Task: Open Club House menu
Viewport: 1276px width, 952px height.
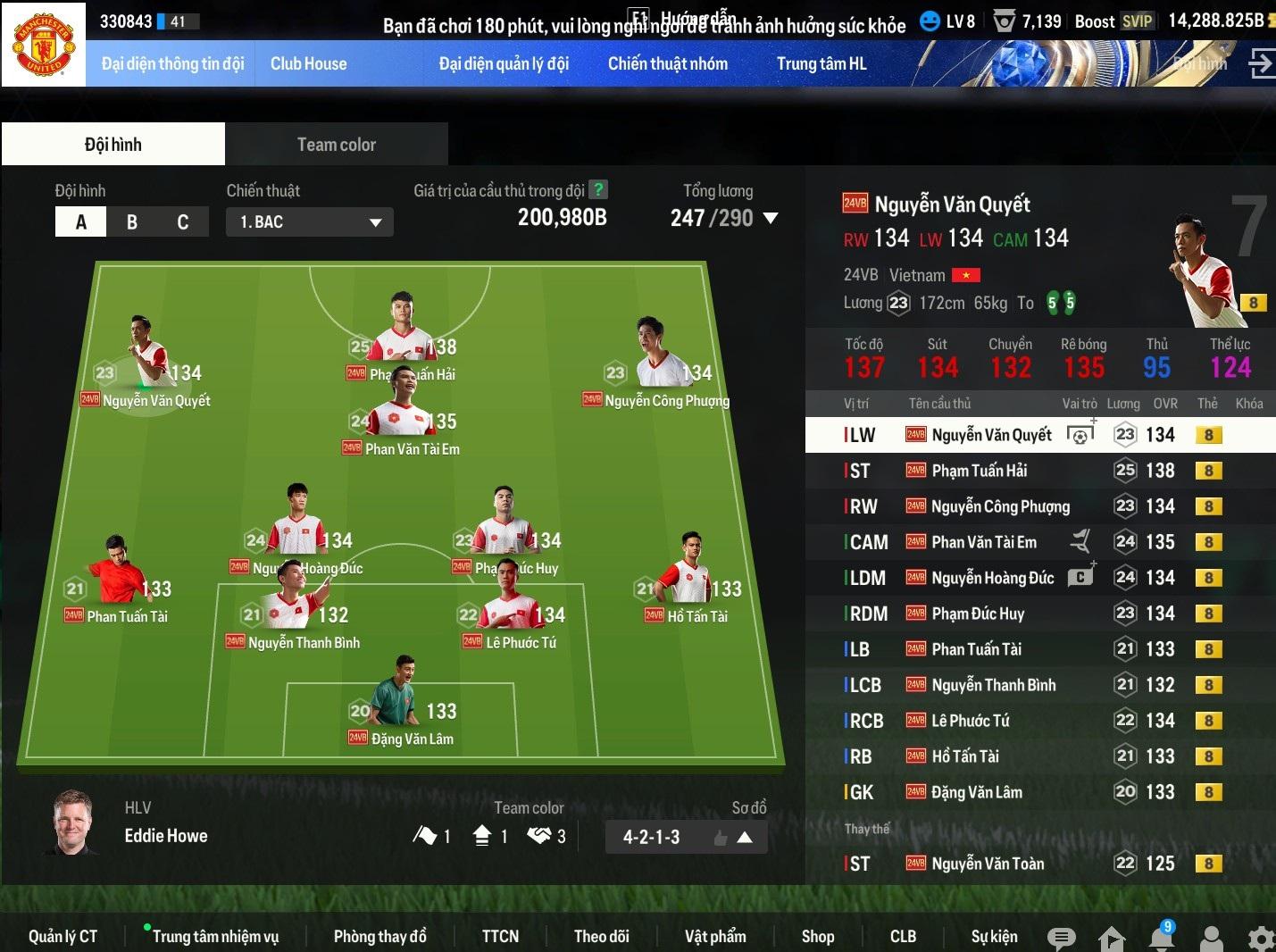Action: pos(308,63)
